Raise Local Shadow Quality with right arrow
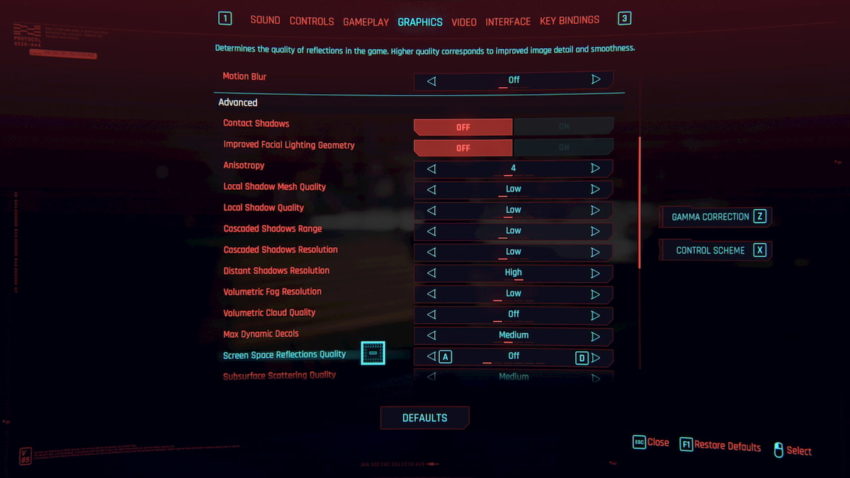 pyautogui.click(x=595, y=211)
